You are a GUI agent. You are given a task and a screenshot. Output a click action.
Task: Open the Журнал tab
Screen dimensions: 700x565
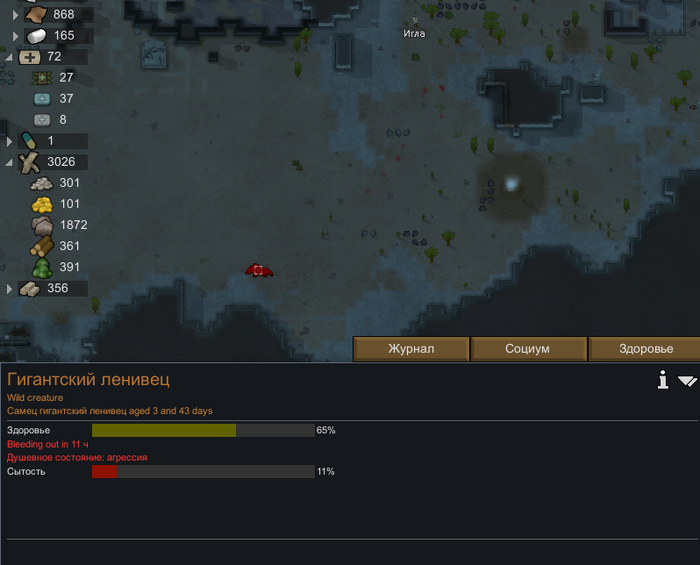click(x=410, y=349)
